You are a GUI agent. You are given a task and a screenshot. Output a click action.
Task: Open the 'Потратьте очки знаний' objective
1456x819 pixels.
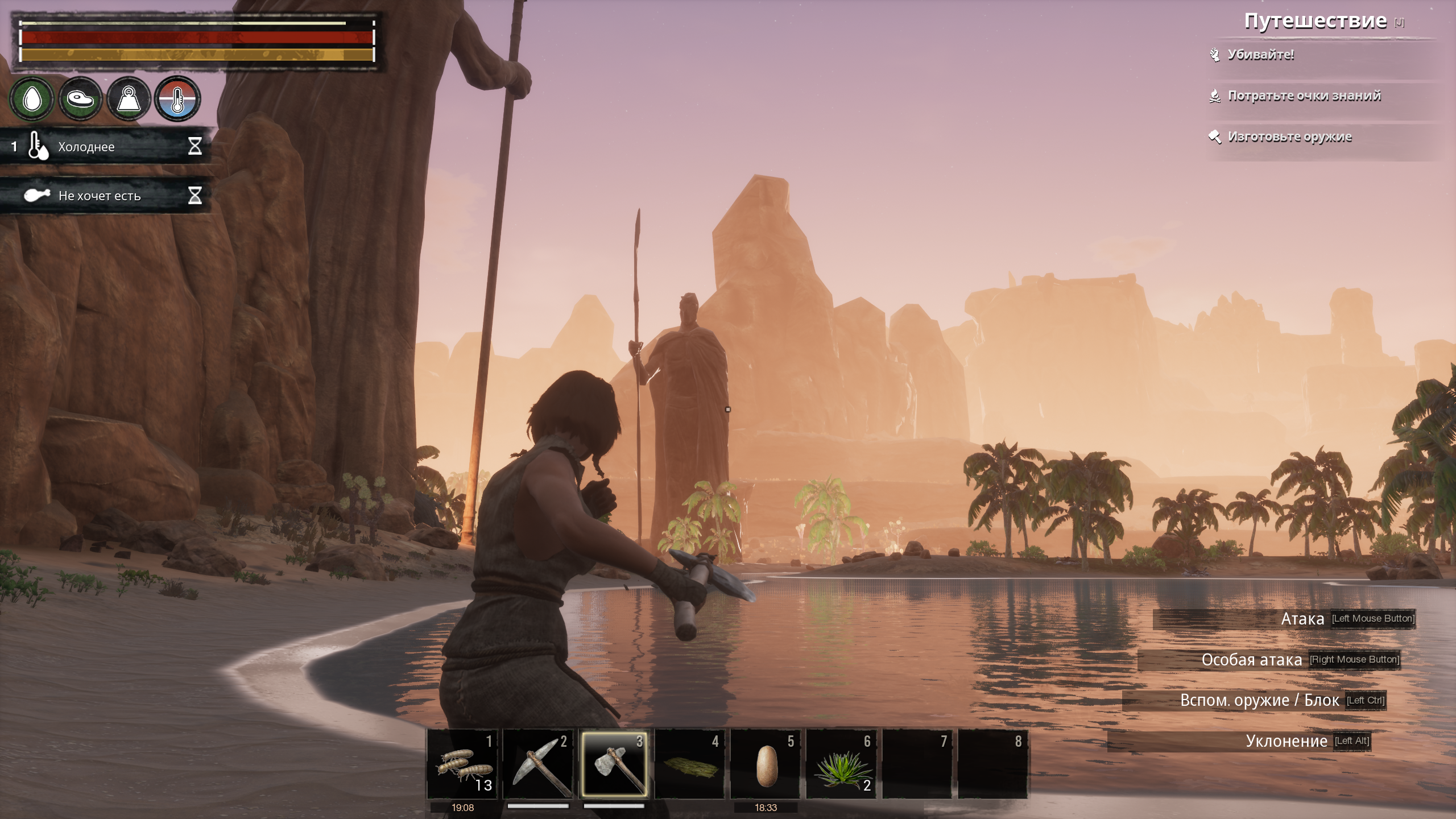(x=1304, y=96)
